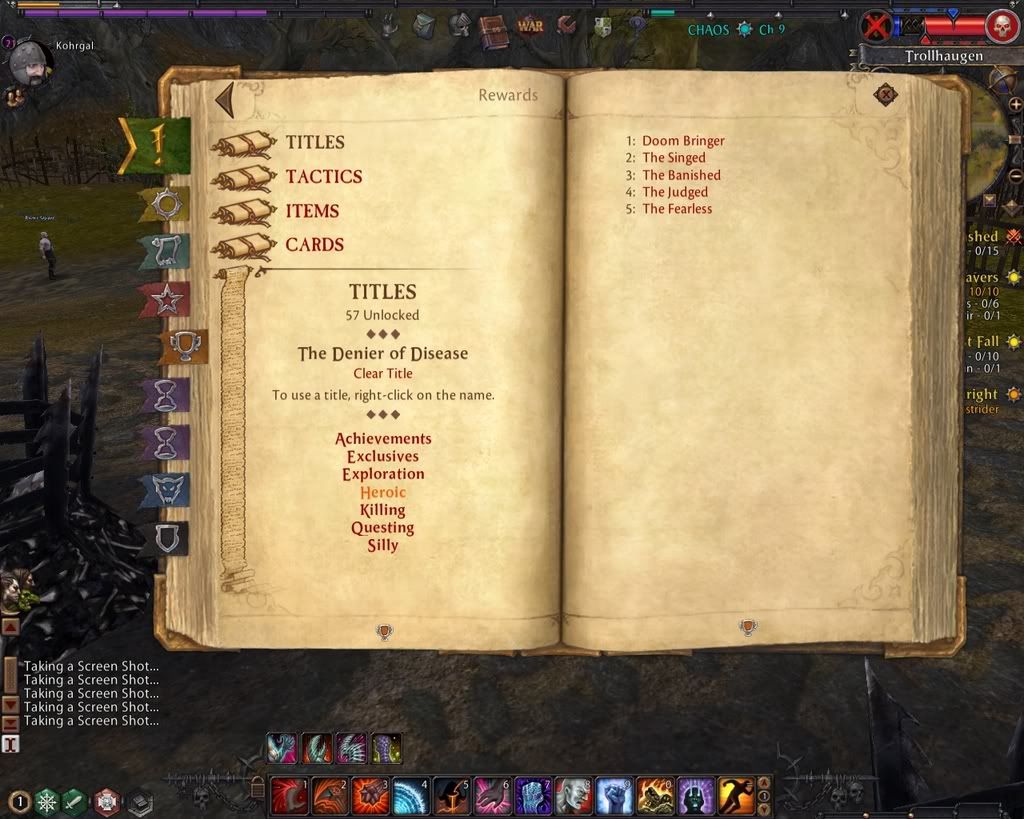Pick The Fearless title
This screenshot has width=1024, height=819.
[x=677, y=209]
